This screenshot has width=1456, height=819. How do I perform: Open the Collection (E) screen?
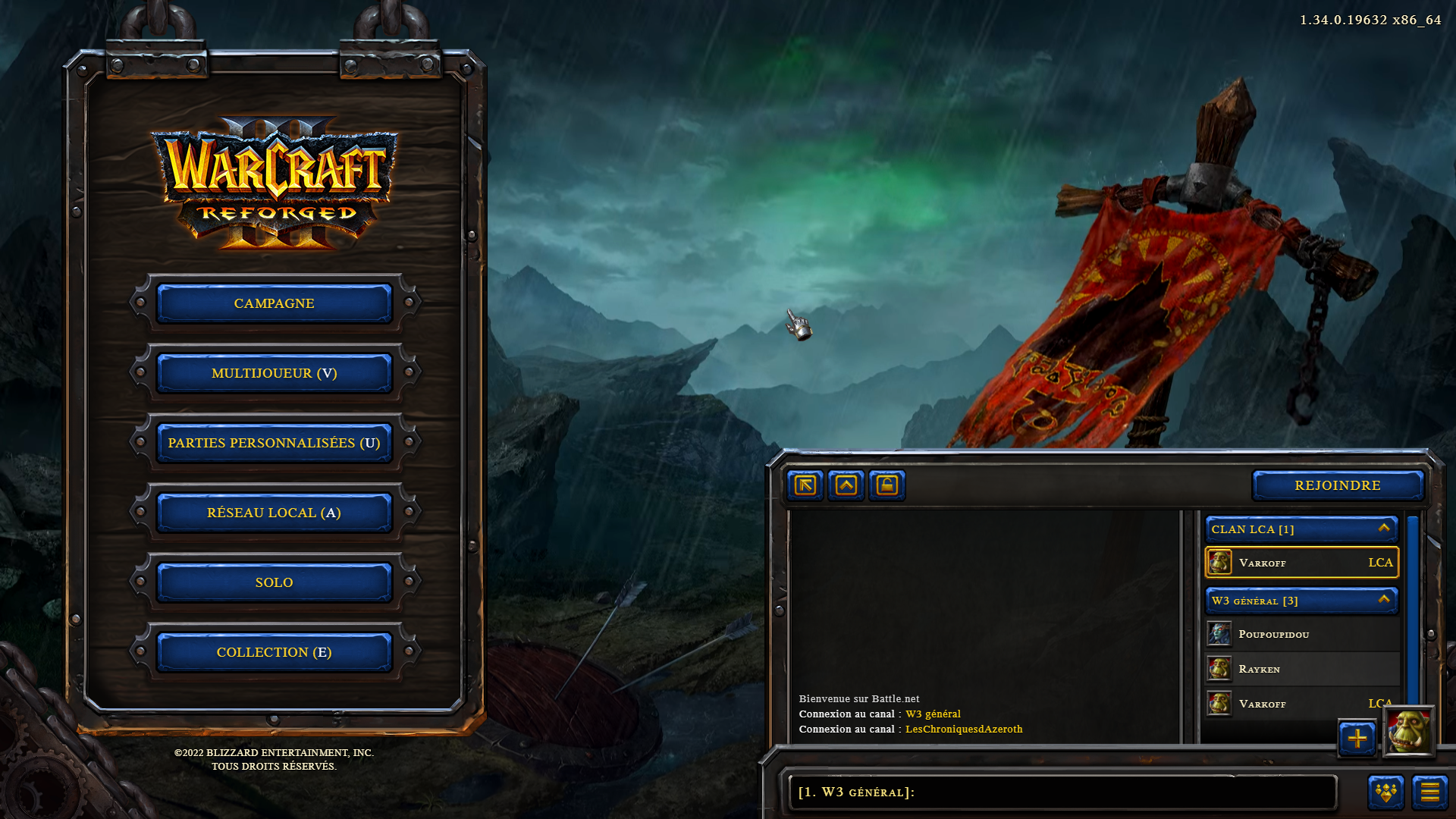click(x=274, y=652)
